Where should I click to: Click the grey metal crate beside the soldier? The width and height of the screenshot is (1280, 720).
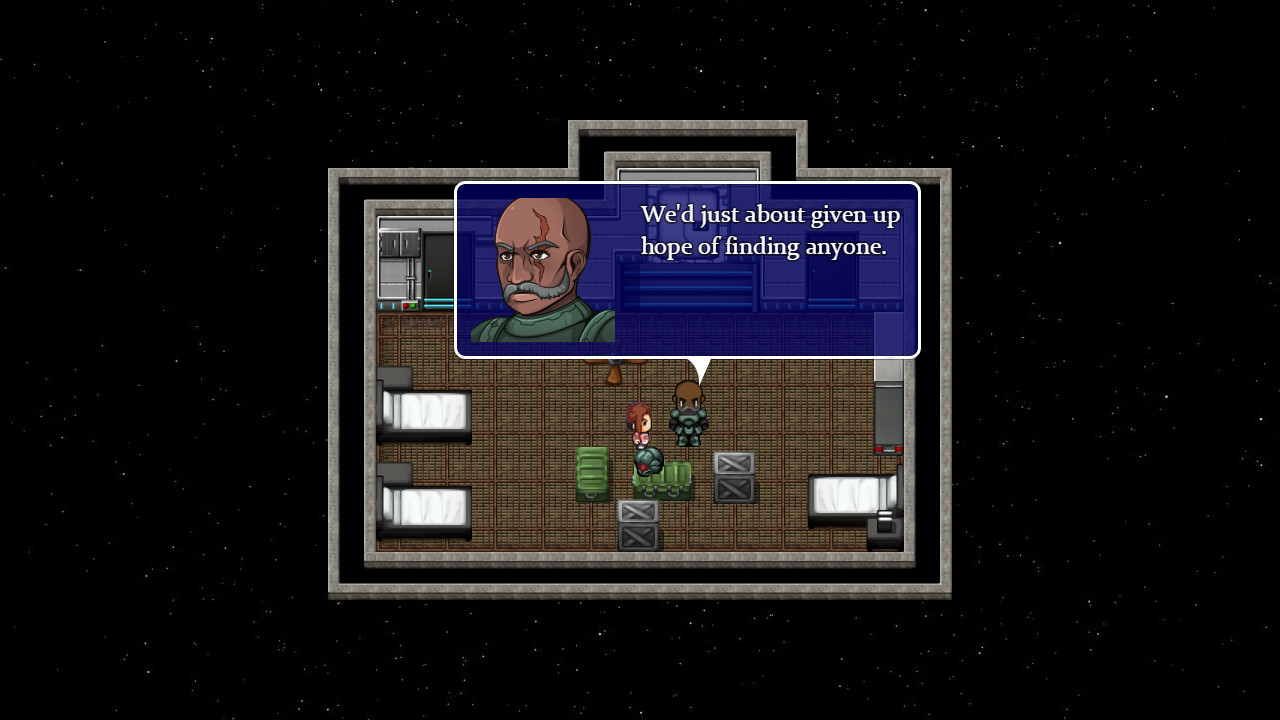[732, 478]
